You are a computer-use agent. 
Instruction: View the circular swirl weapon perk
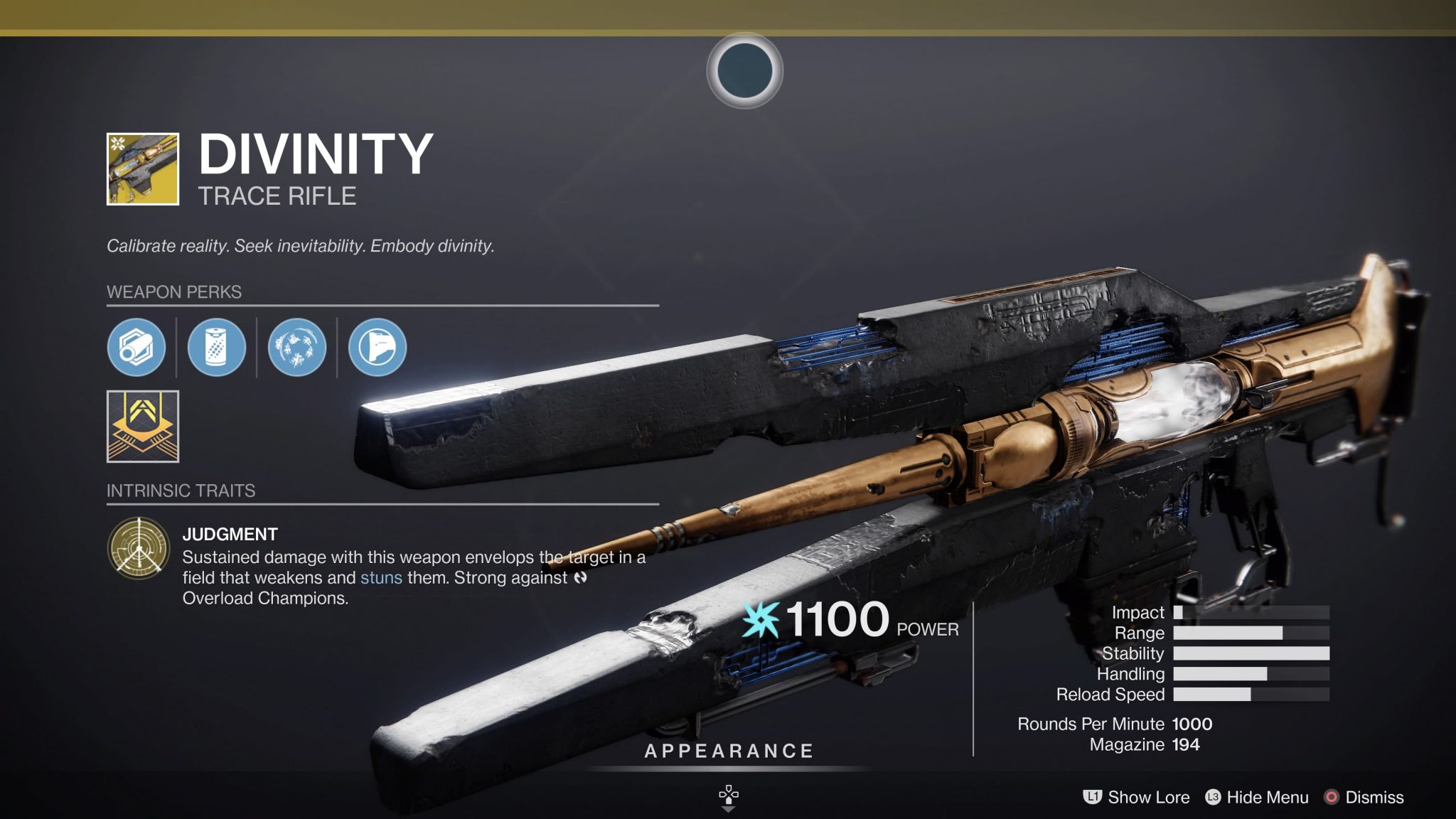(297, 348)
